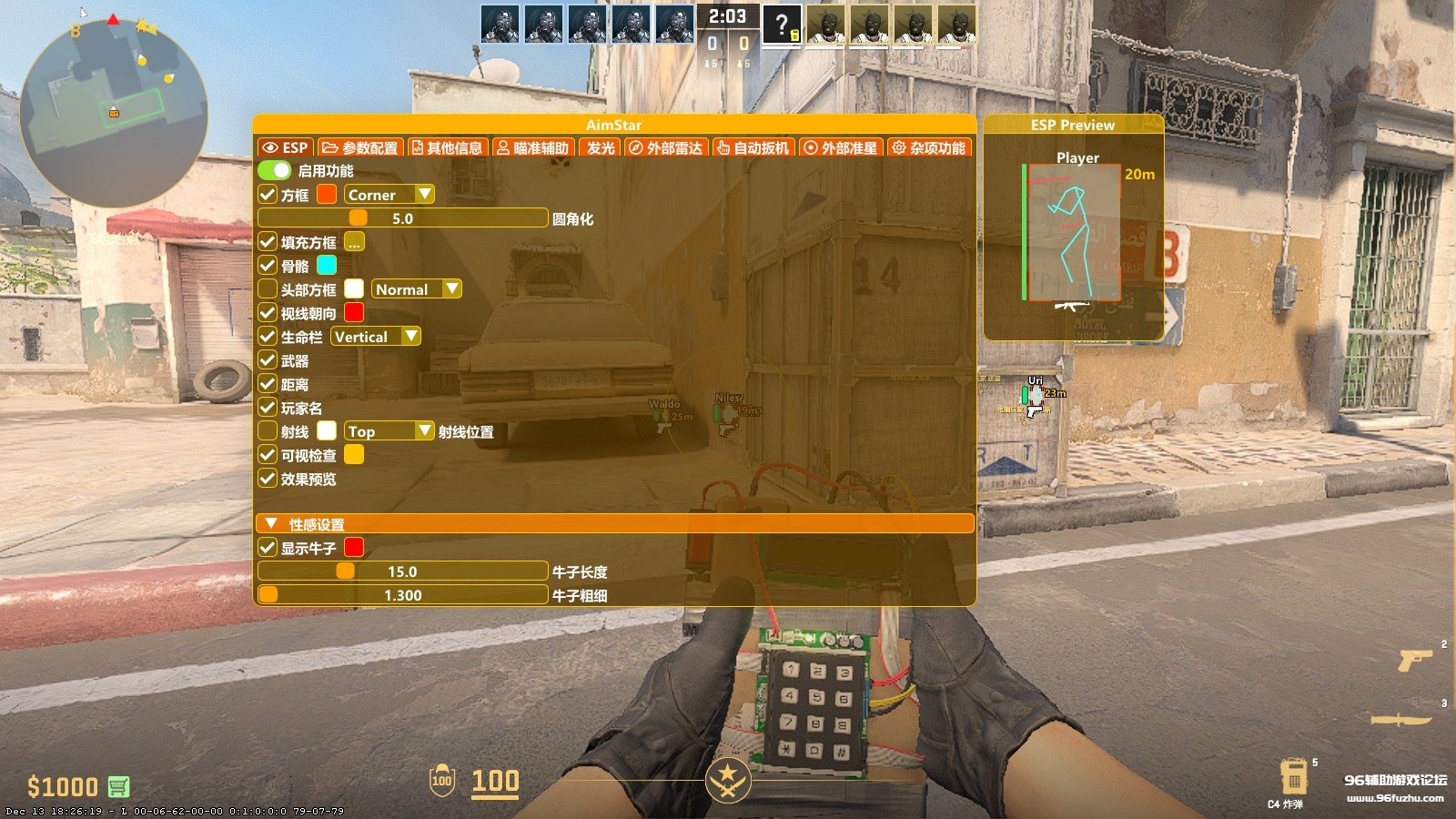Image resolution: width=1456 pixels, height=819 pixels.
Task: Click the document icon on 其他信息 tab
Action: (x=418, y=147)
